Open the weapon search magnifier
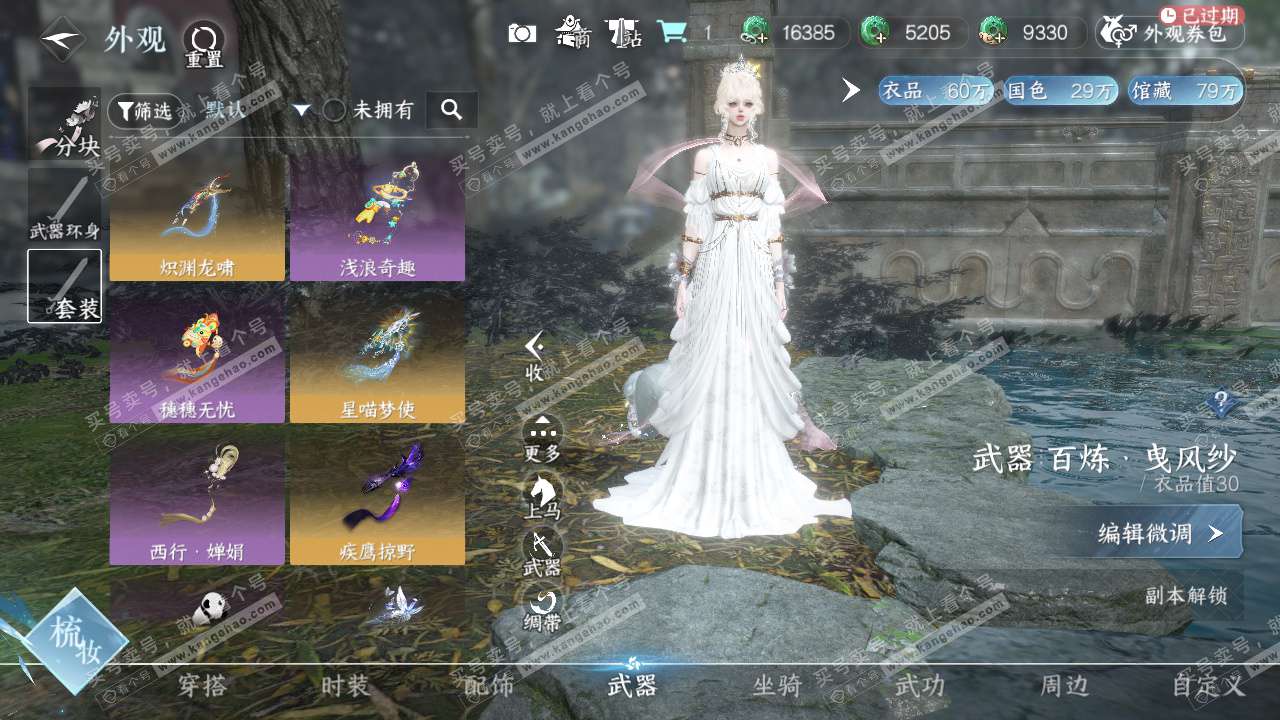Screen dimensions: 1280x720 [451, 110]
